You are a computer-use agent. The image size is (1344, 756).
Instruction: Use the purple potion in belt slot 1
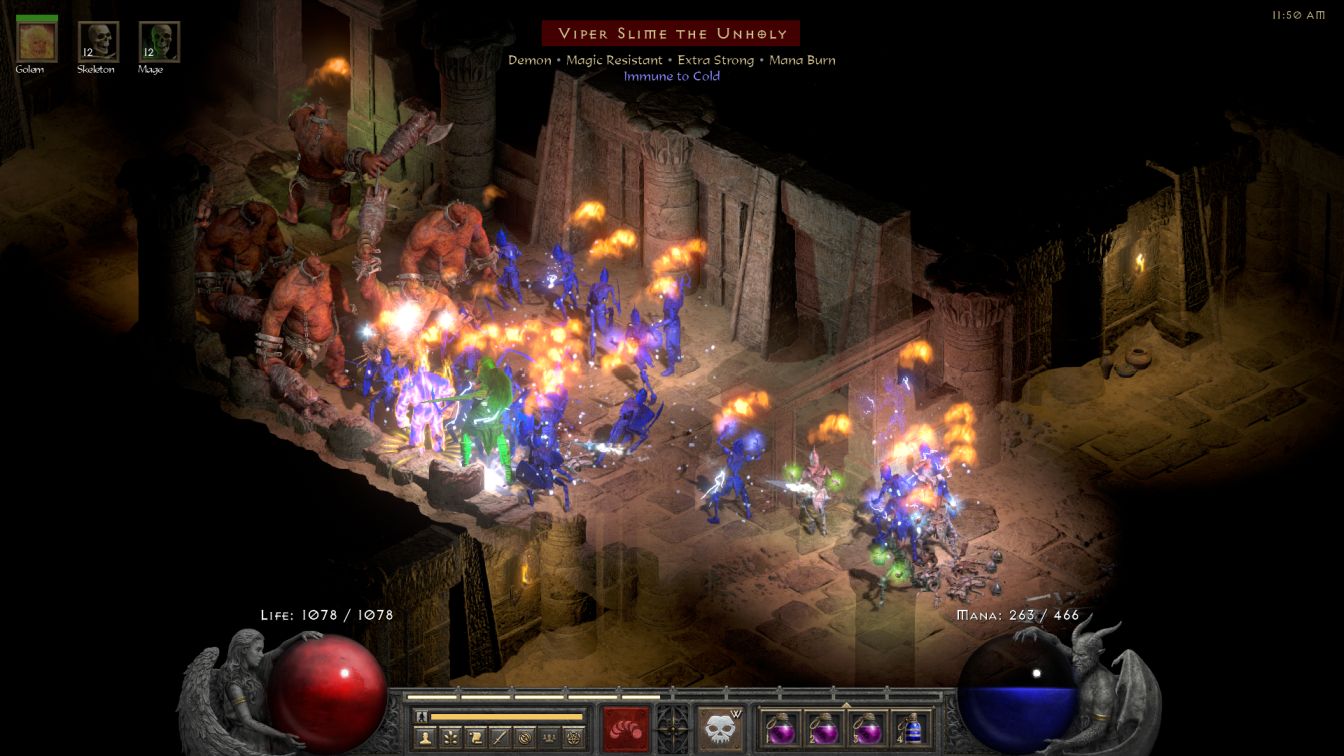778,728
